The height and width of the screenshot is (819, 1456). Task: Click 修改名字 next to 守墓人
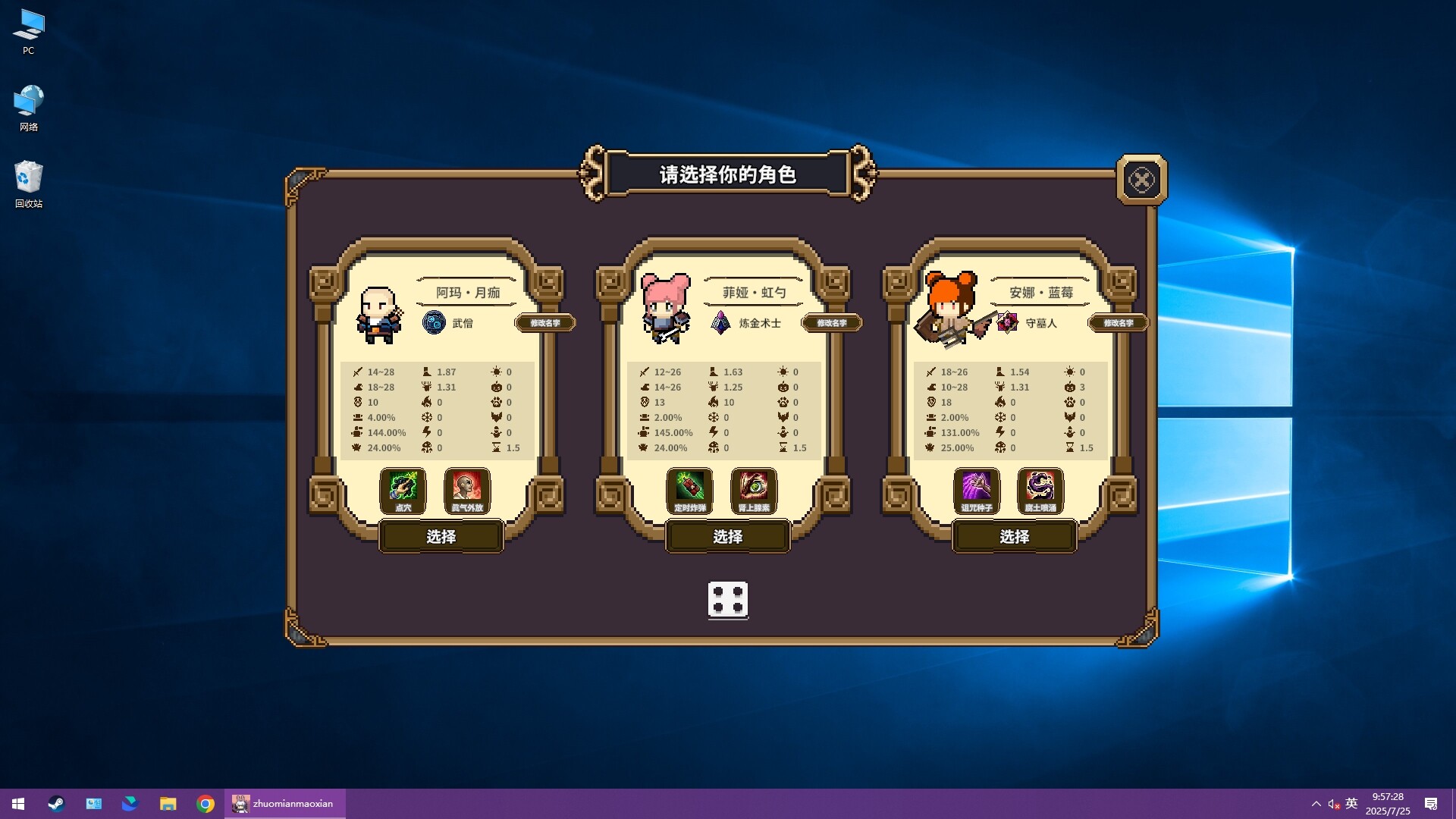click(x=1119, y=322)
